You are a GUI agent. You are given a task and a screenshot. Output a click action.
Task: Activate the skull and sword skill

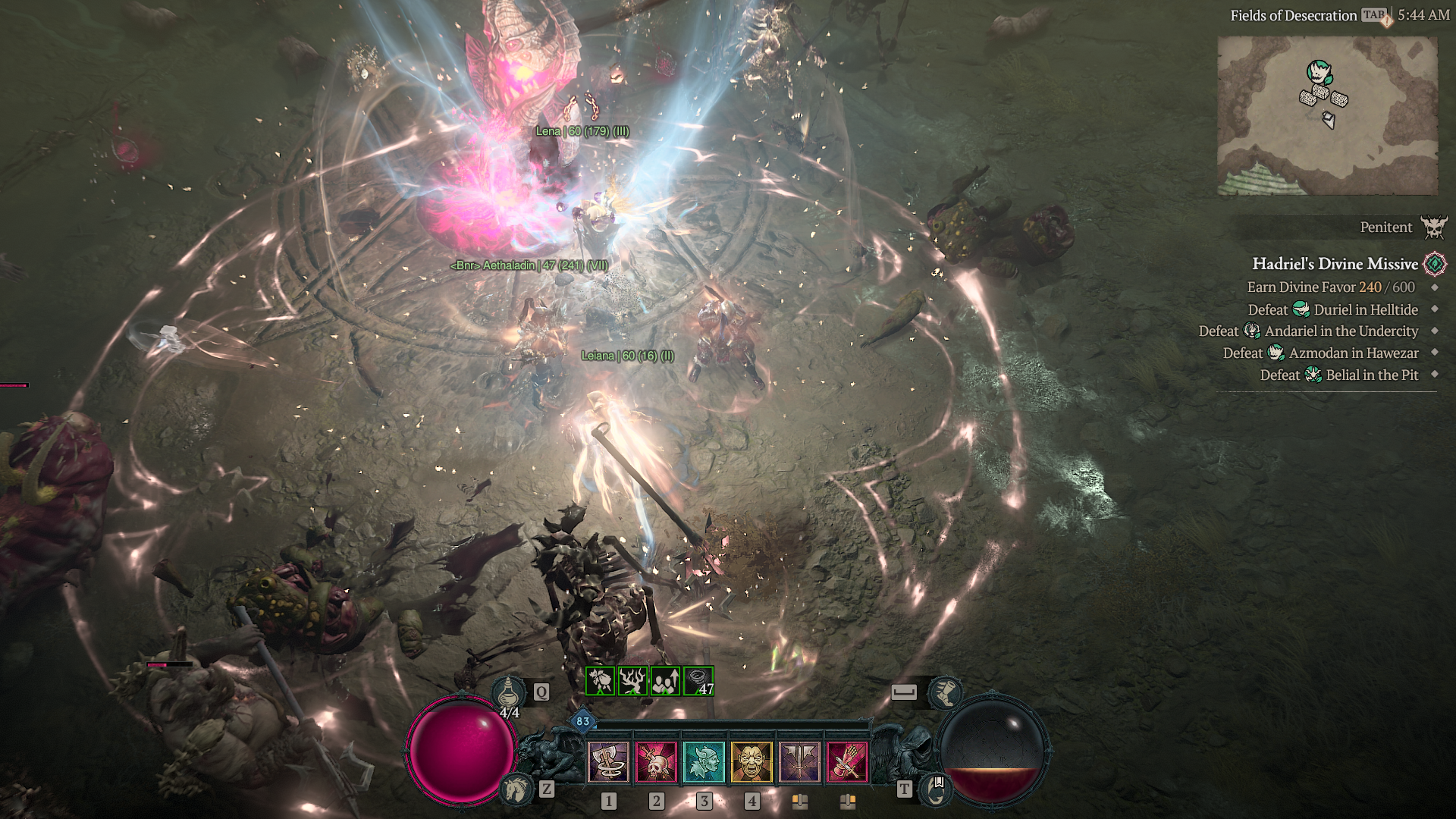pos(656,761)
